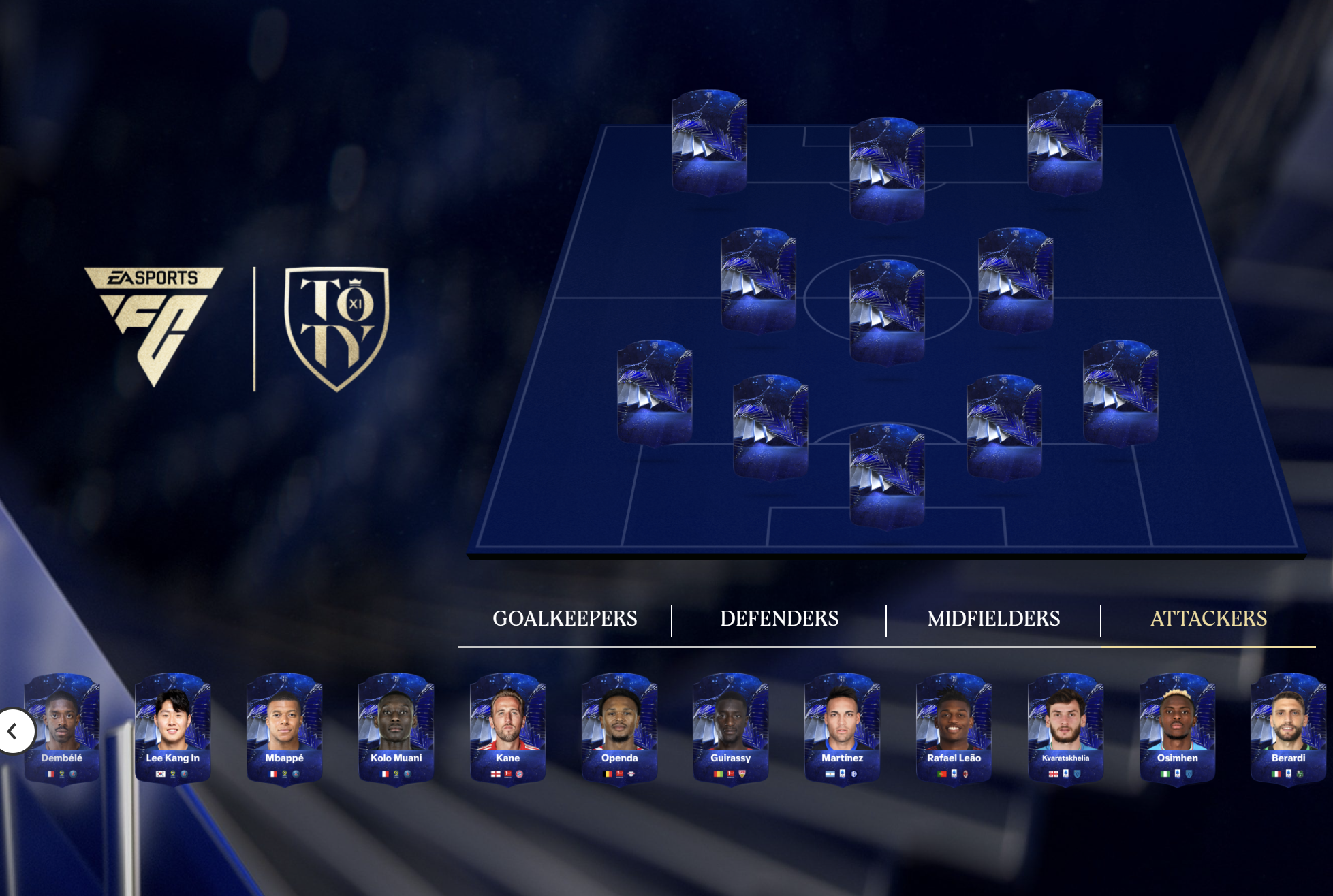Show the Midfielders list

[994, 618]
